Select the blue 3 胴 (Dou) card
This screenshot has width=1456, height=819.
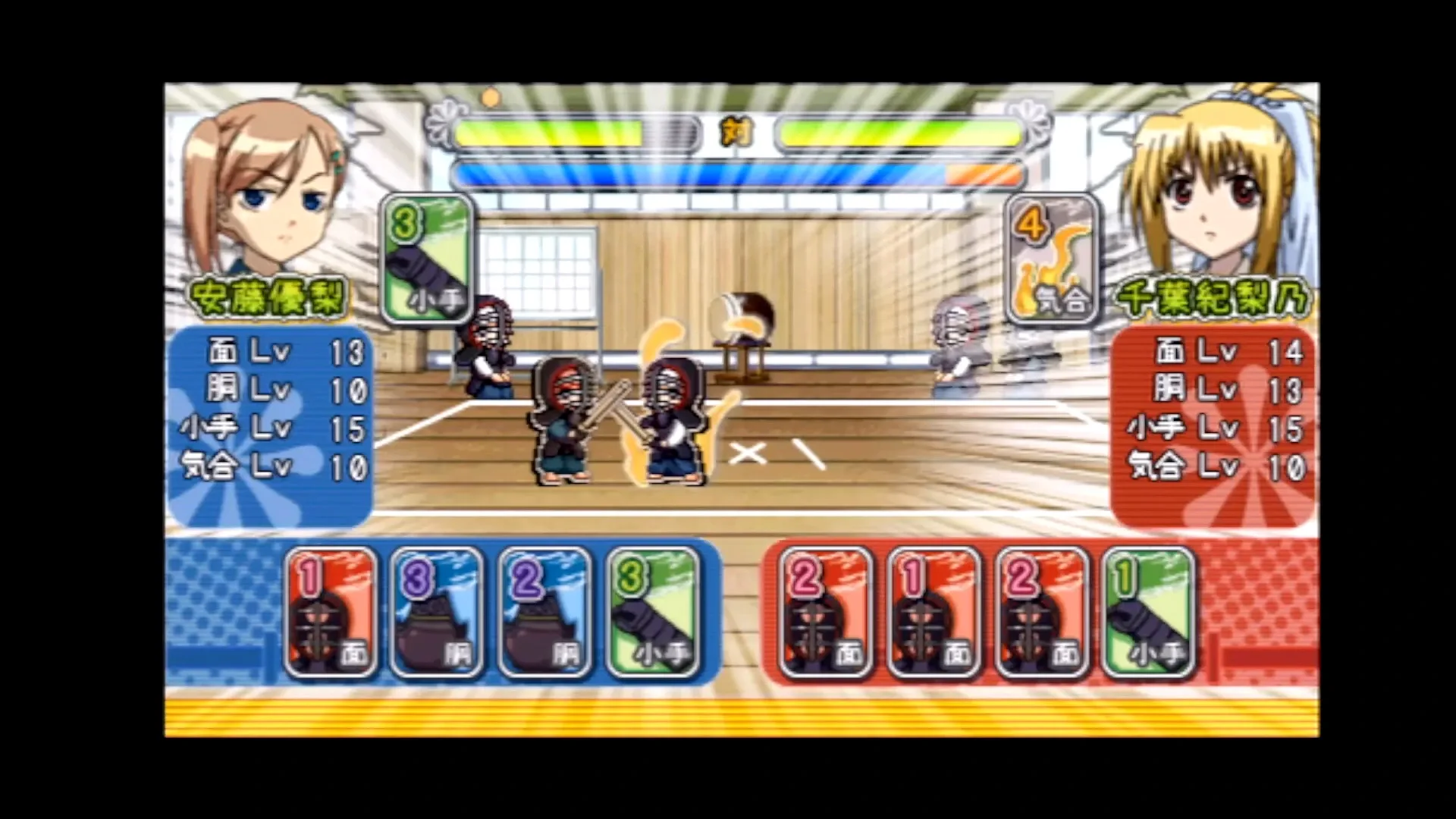pos(440,614)
